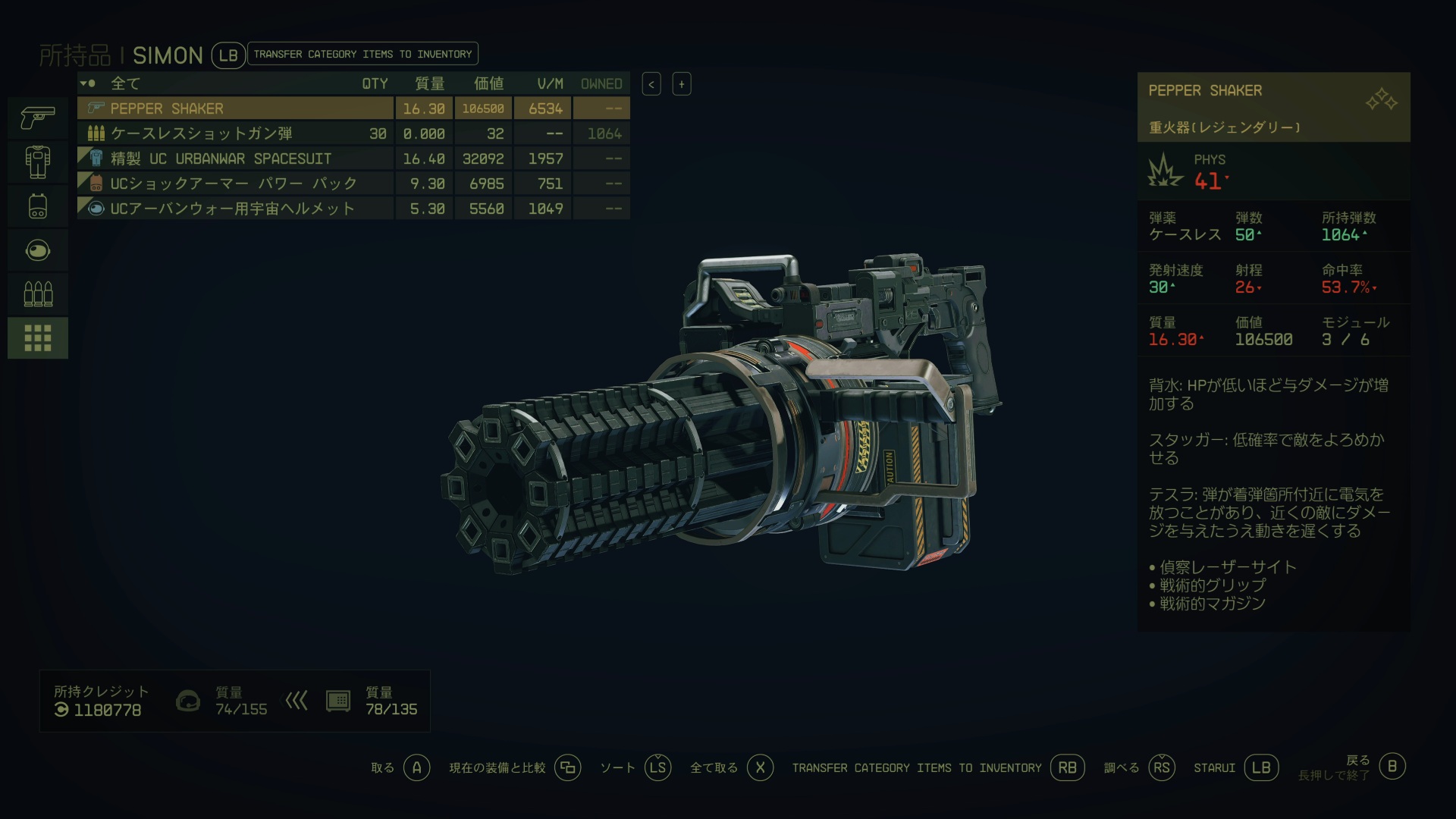
Task: Switch to the weapons category pistol tab
Action: tap(38, 118)
